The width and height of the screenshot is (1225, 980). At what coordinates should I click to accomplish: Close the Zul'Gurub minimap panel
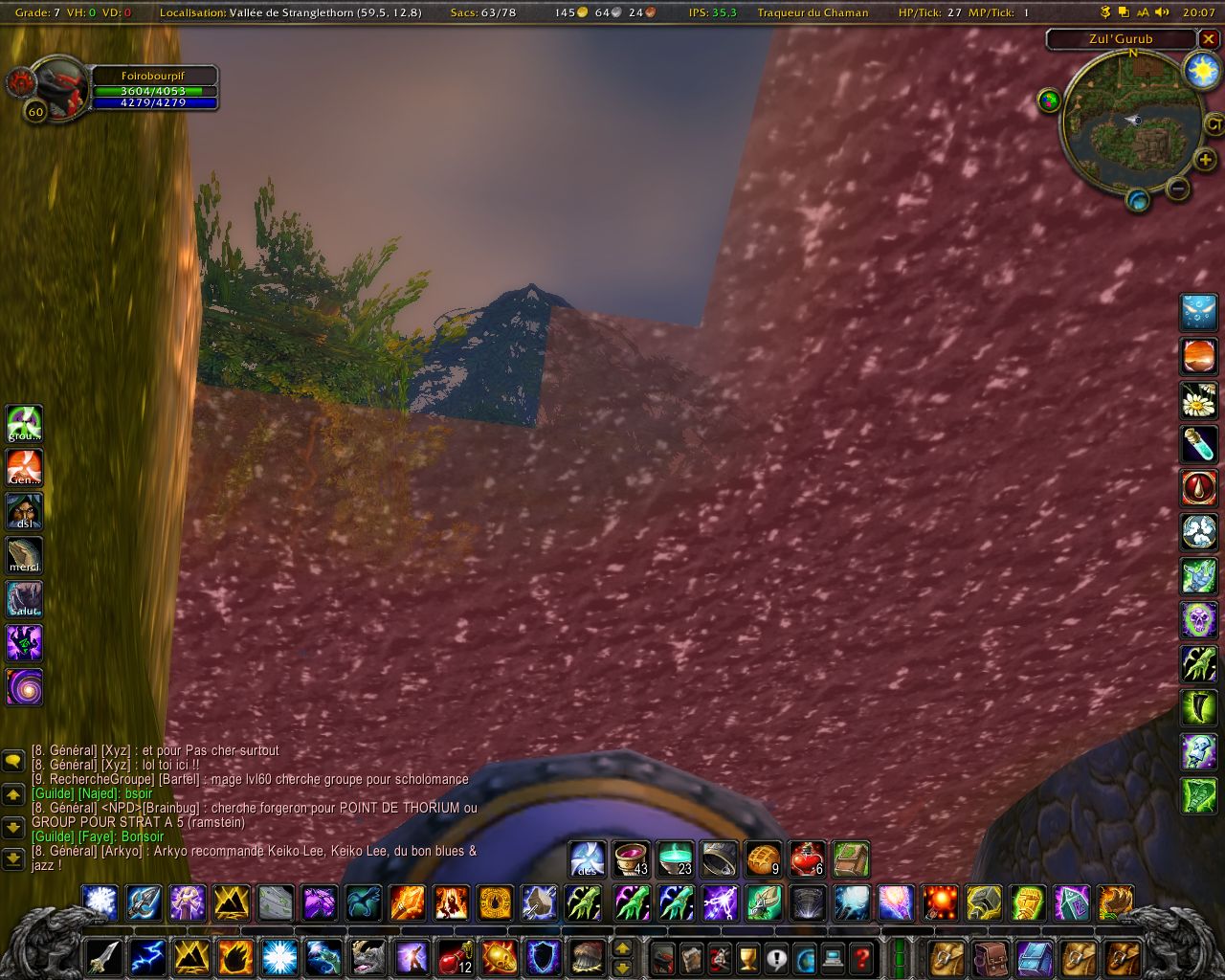click(x=1209, y=39)
